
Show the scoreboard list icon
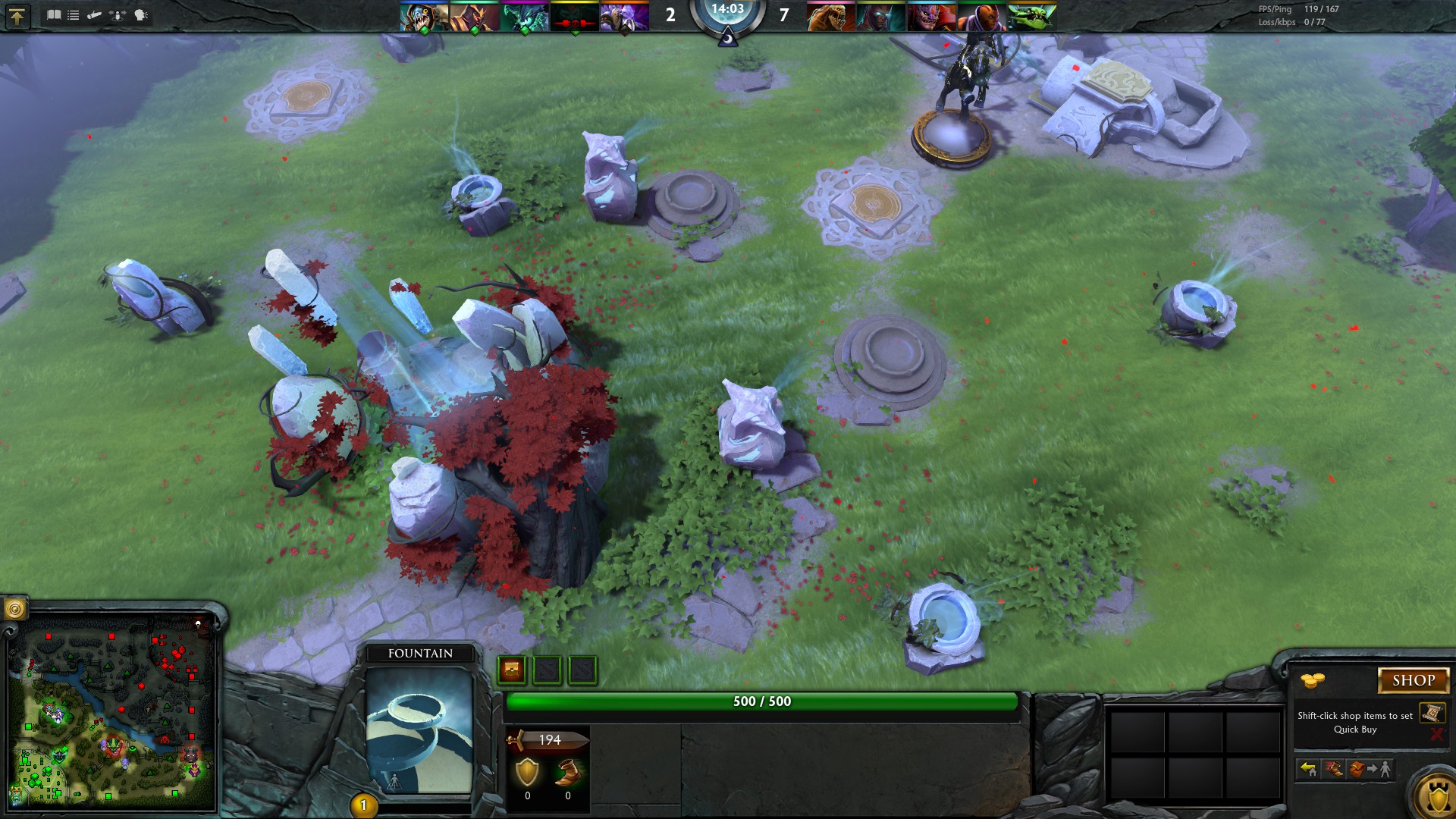pos(74,15)
